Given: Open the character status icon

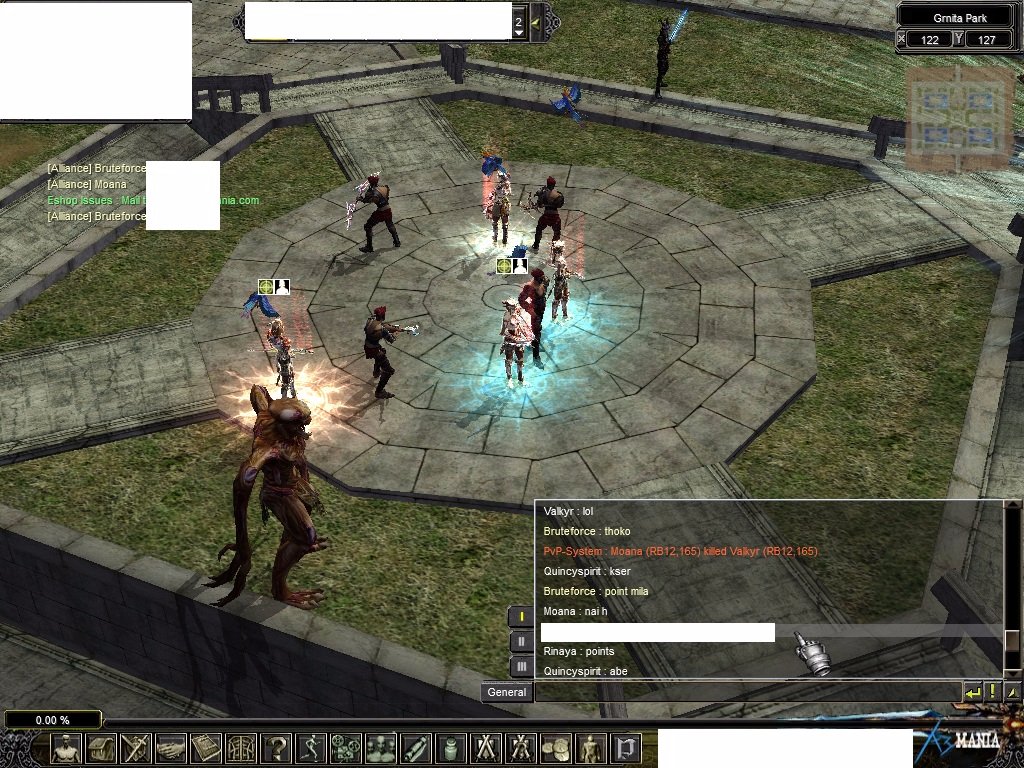Looking at the screenshot, I should [67, 748].
